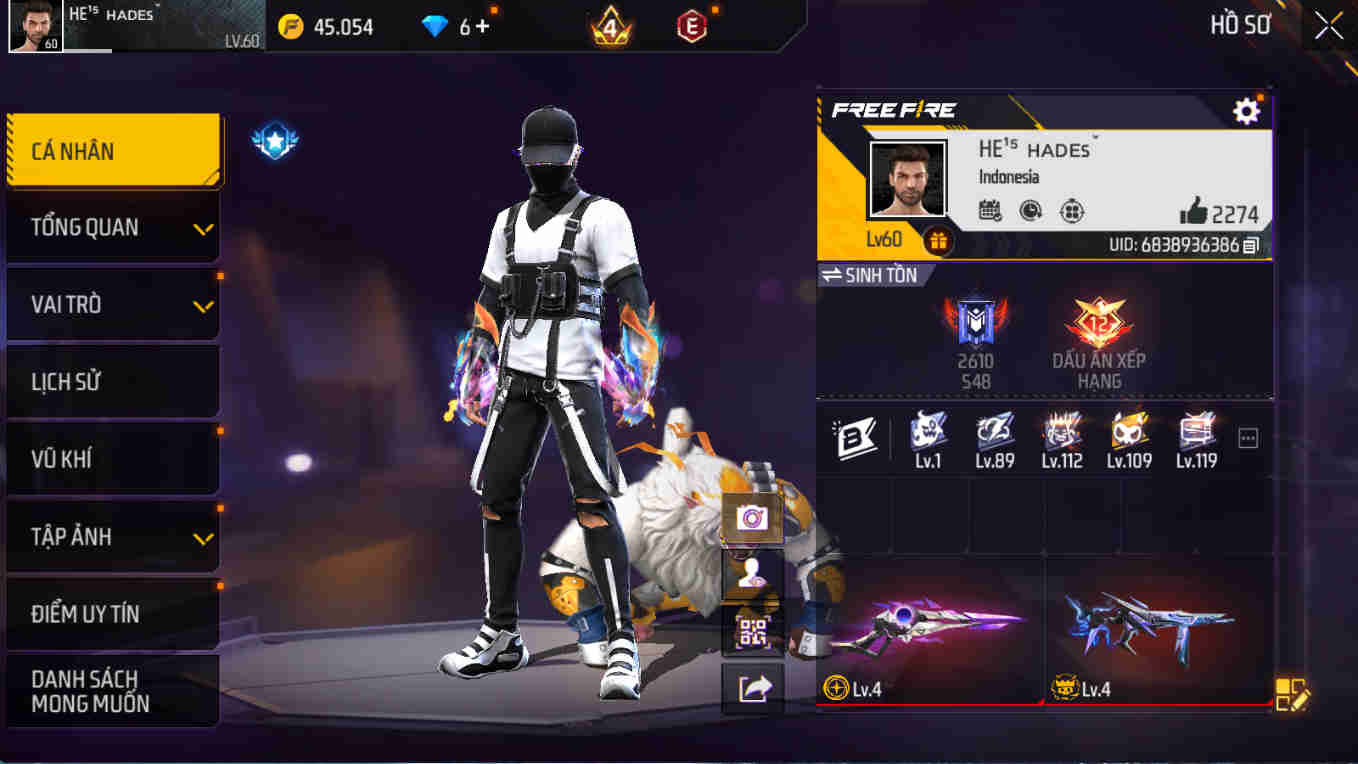
Task: Expand the TỔNG QUAN section
Action: (x=112, y=227)
